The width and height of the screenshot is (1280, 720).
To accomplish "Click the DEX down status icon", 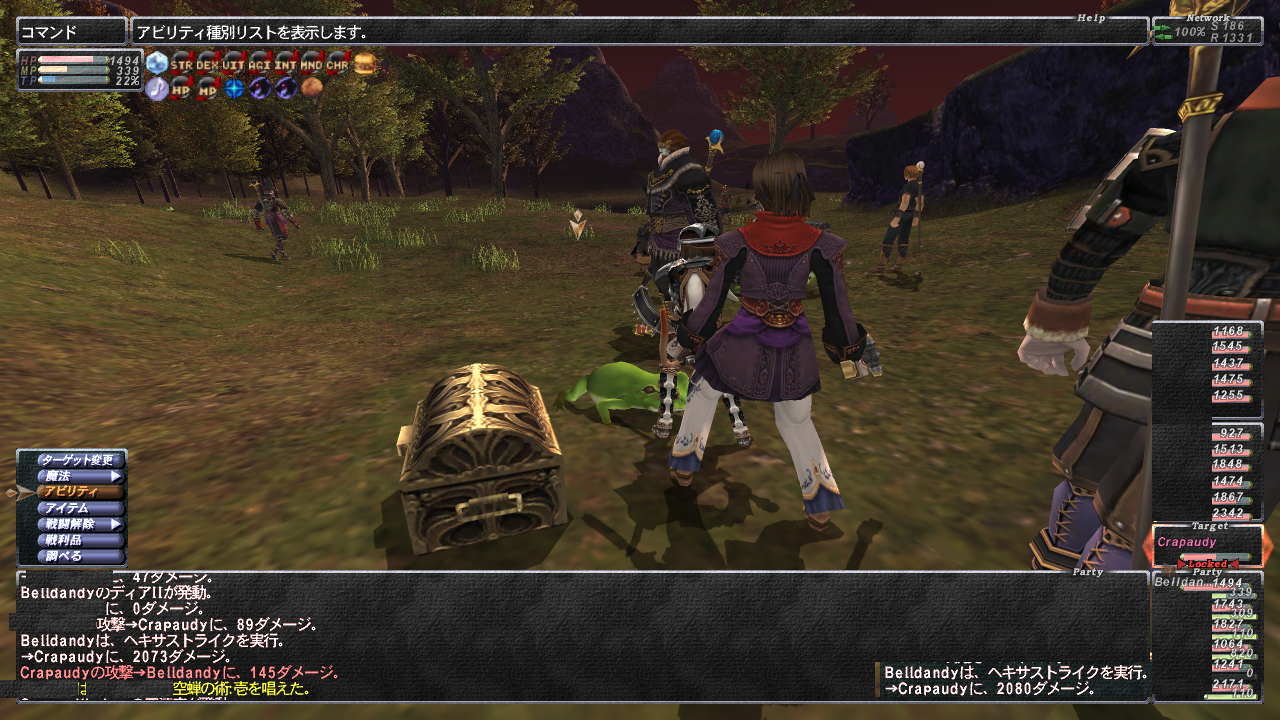I will pyautogui.click(x=208, y=63).
